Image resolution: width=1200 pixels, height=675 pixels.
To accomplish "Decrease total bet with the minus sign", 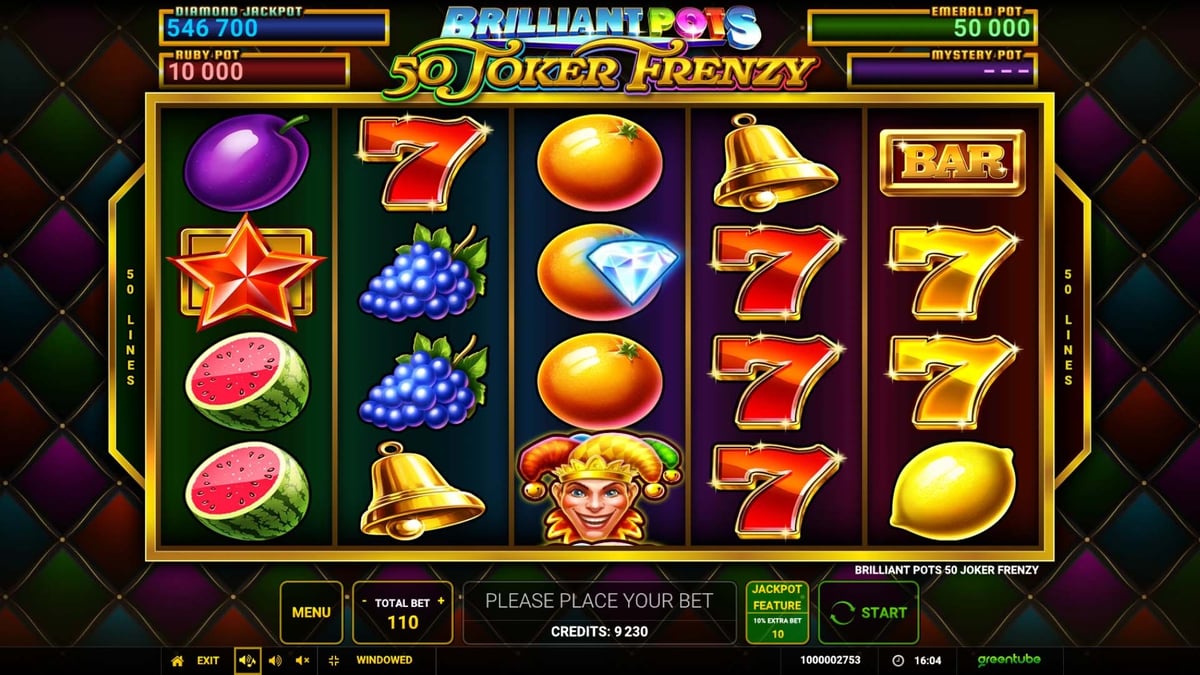I will (364, 602).
